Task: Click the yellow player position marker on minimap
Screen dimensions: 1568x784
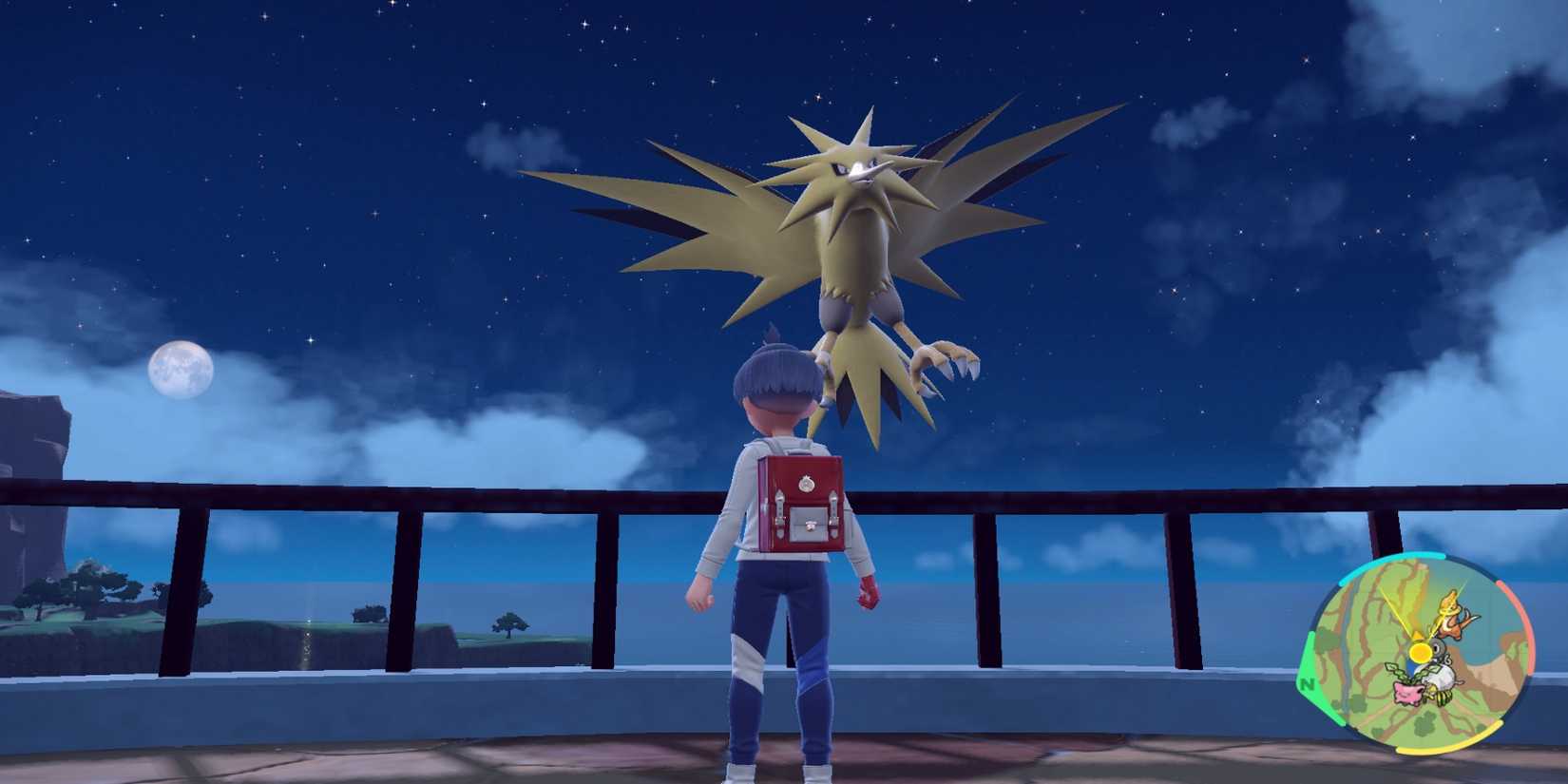Action: pos(1421,652)
